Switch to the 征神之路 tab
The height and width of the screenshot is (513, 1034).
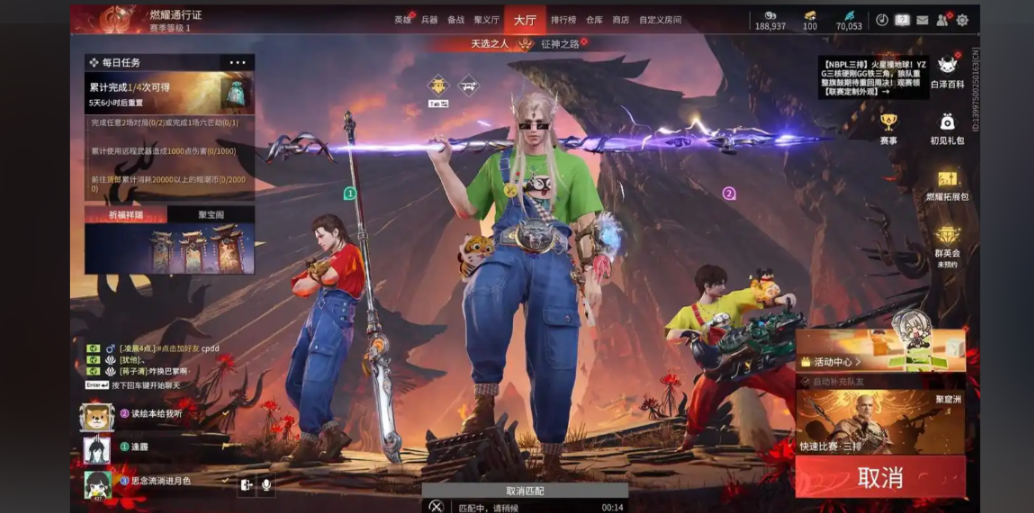[x=560, y=44]
